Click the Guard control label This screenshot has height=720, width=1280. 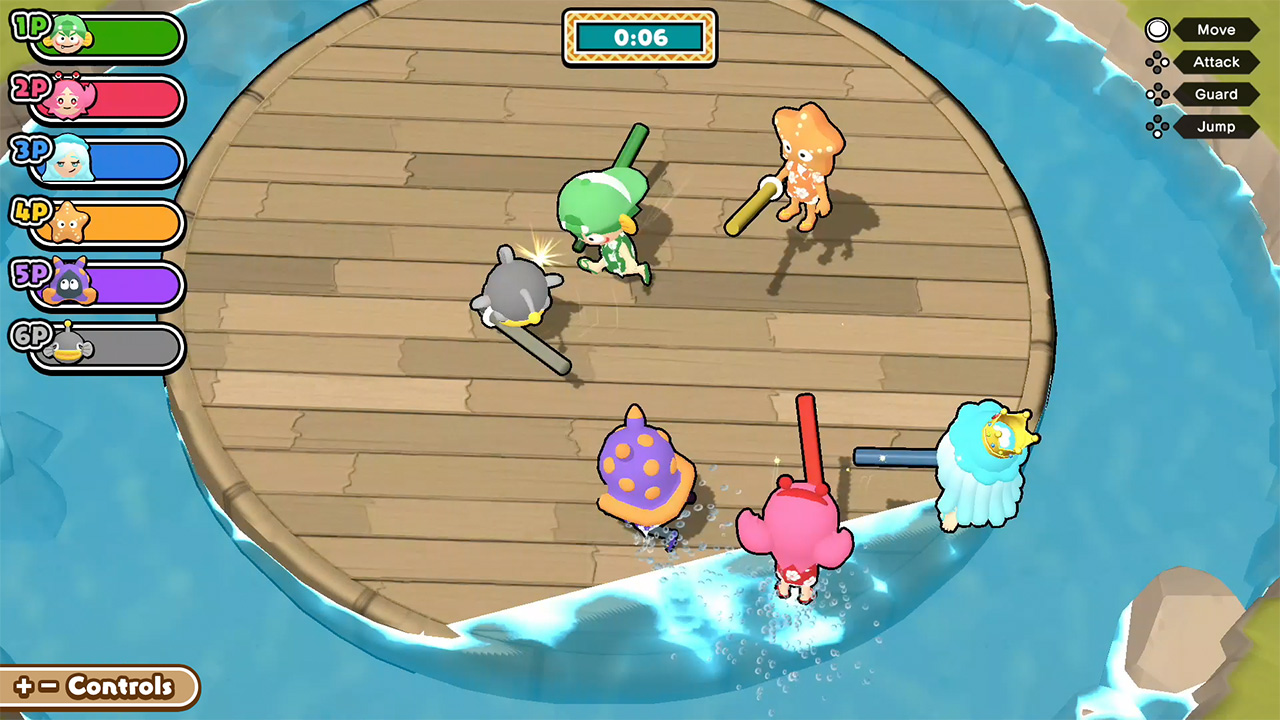(x=1216, y=94)
